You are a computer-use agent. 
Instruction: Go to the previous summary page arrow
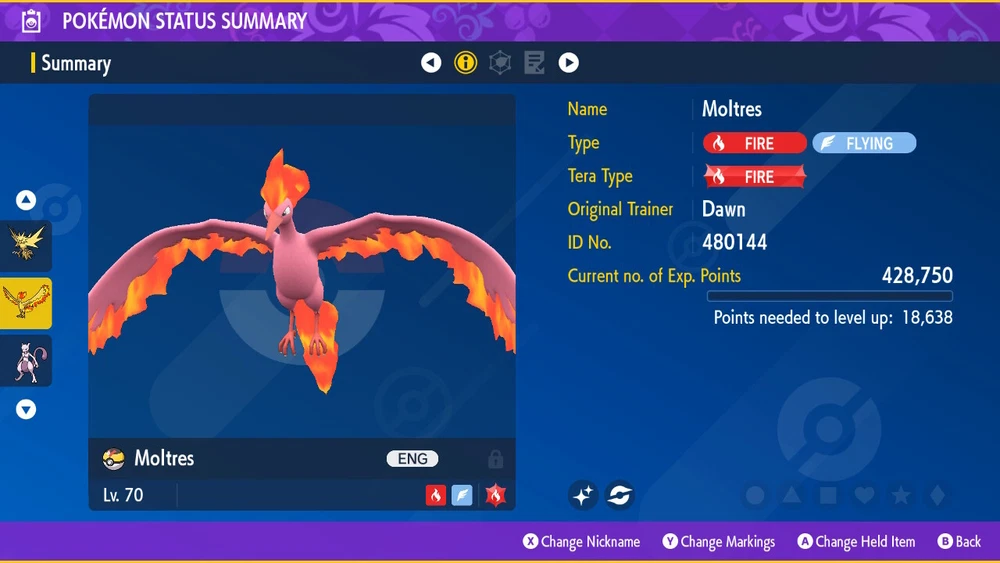tap(431, 63)
